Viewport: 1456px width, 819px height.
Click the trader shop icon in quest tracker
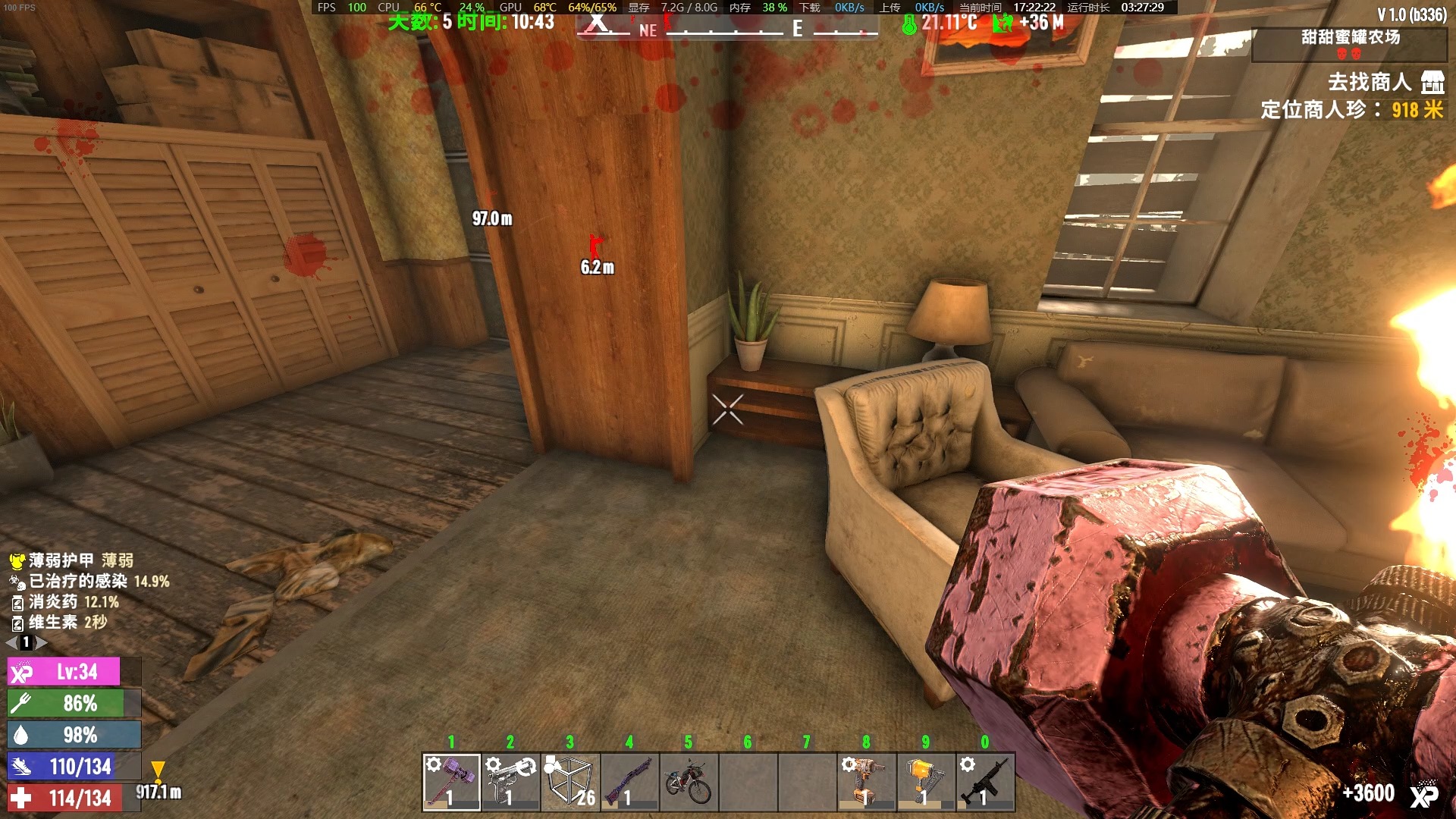[1432, 82]
